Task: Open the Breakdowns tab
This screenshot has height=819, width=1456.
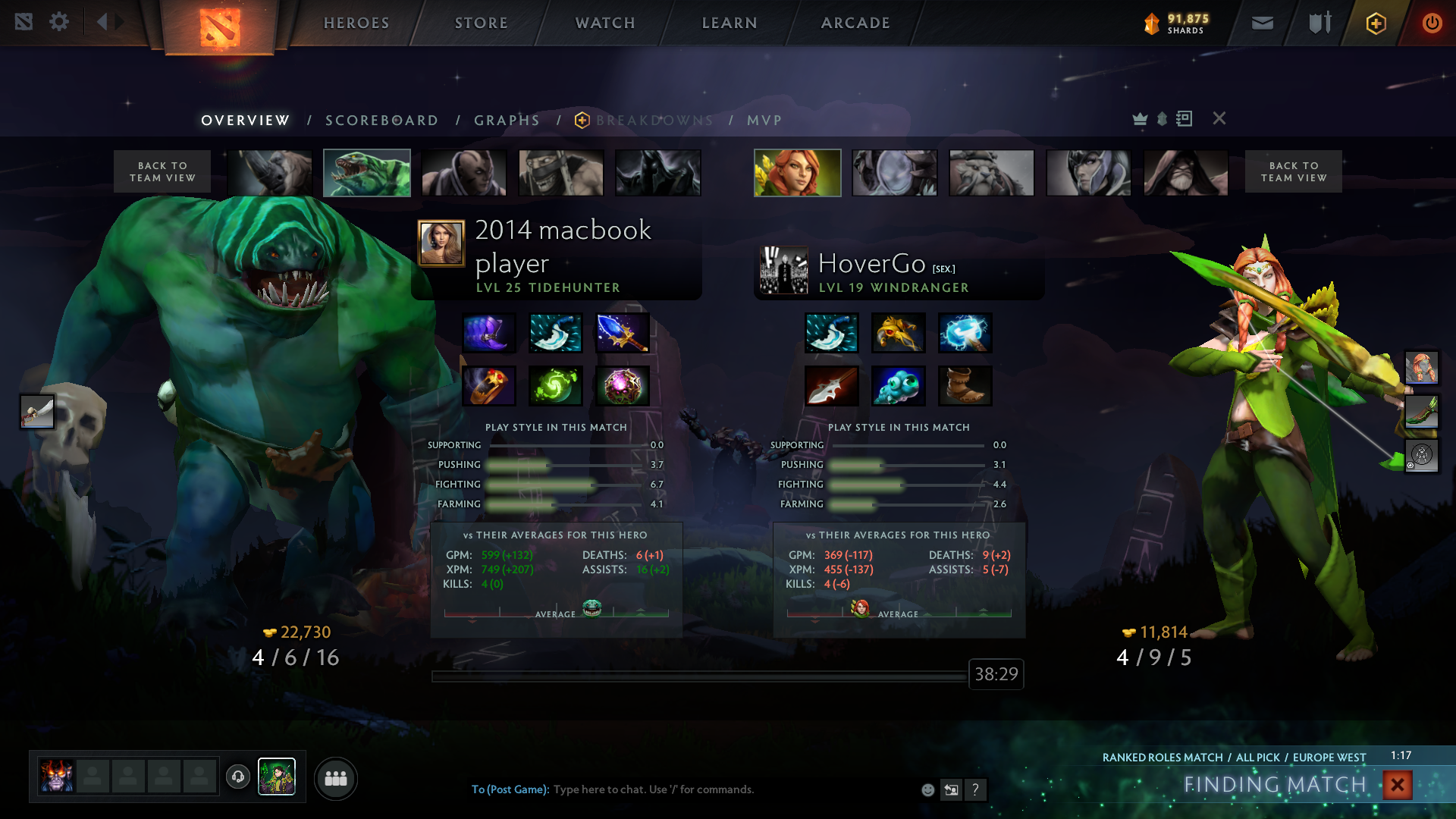Action: pos(654,121)
